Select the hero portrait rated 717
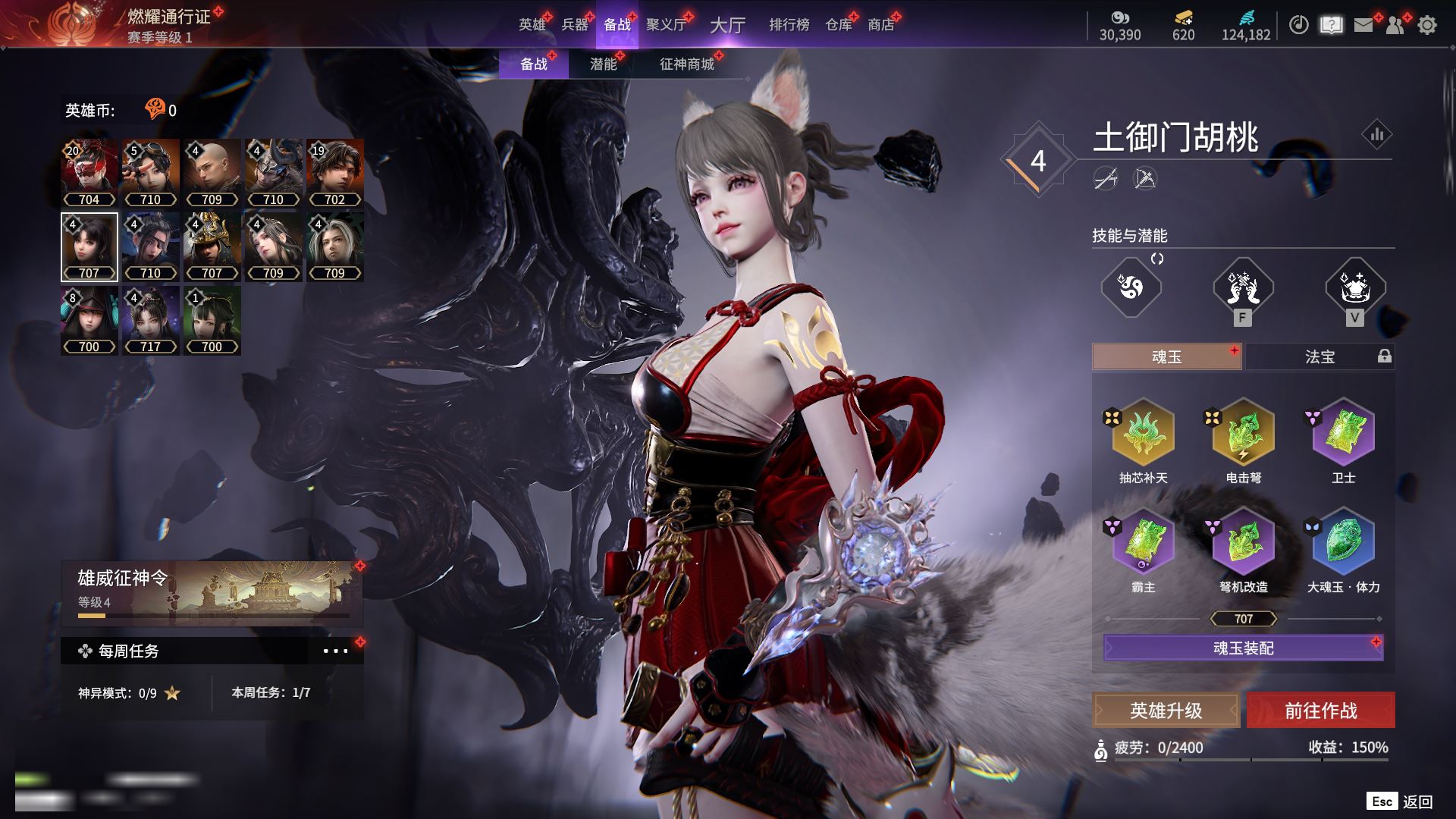Screen dimensions: 1456x819 coord(151,320)
